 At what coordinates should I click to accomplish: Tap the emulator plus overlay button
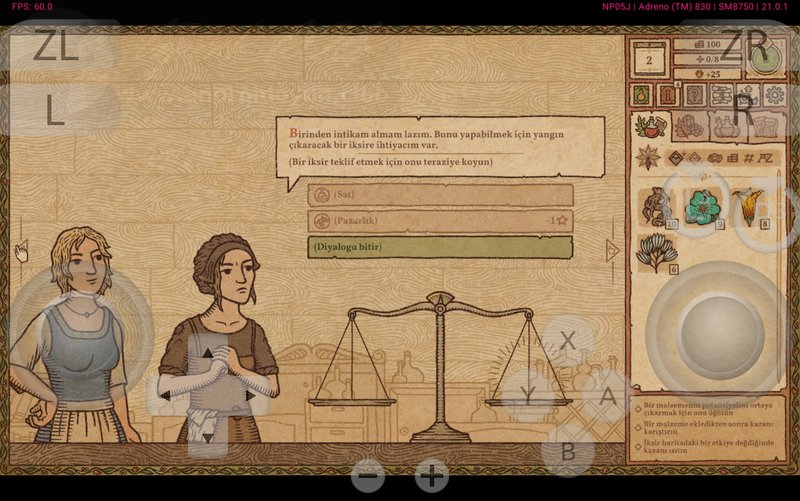[432, 476]
